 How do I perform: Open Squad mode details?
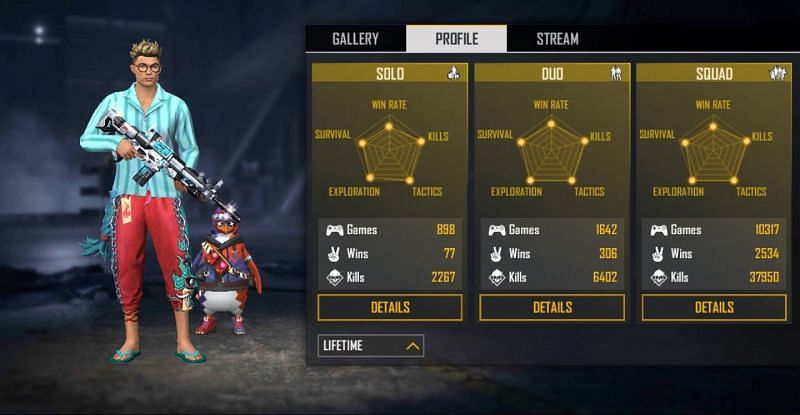[714, 307]
